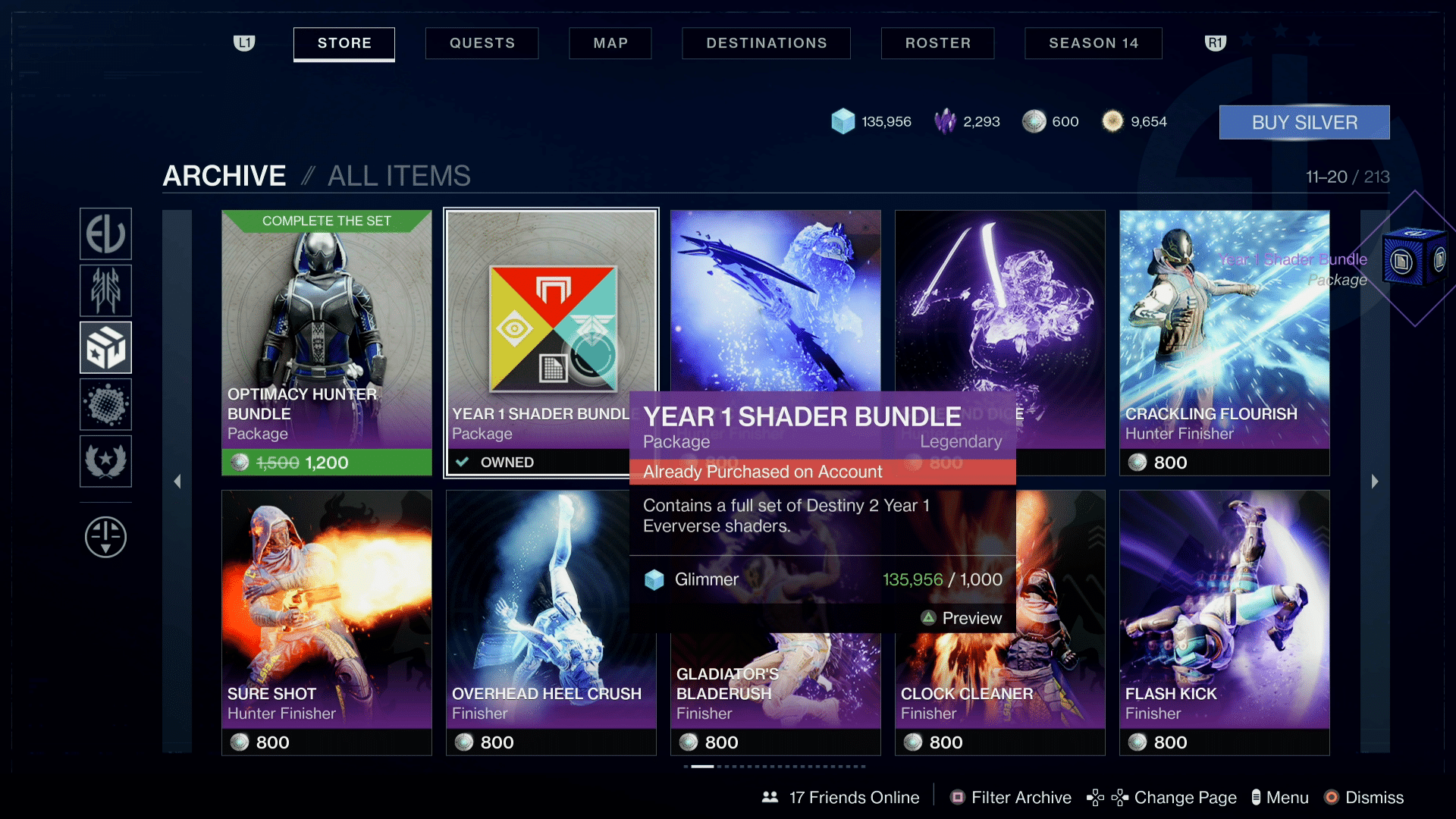Screen dimensions: 1456x819
Task: Click the Legendary Shards currency icon
Action: click(x=946, y=121)
